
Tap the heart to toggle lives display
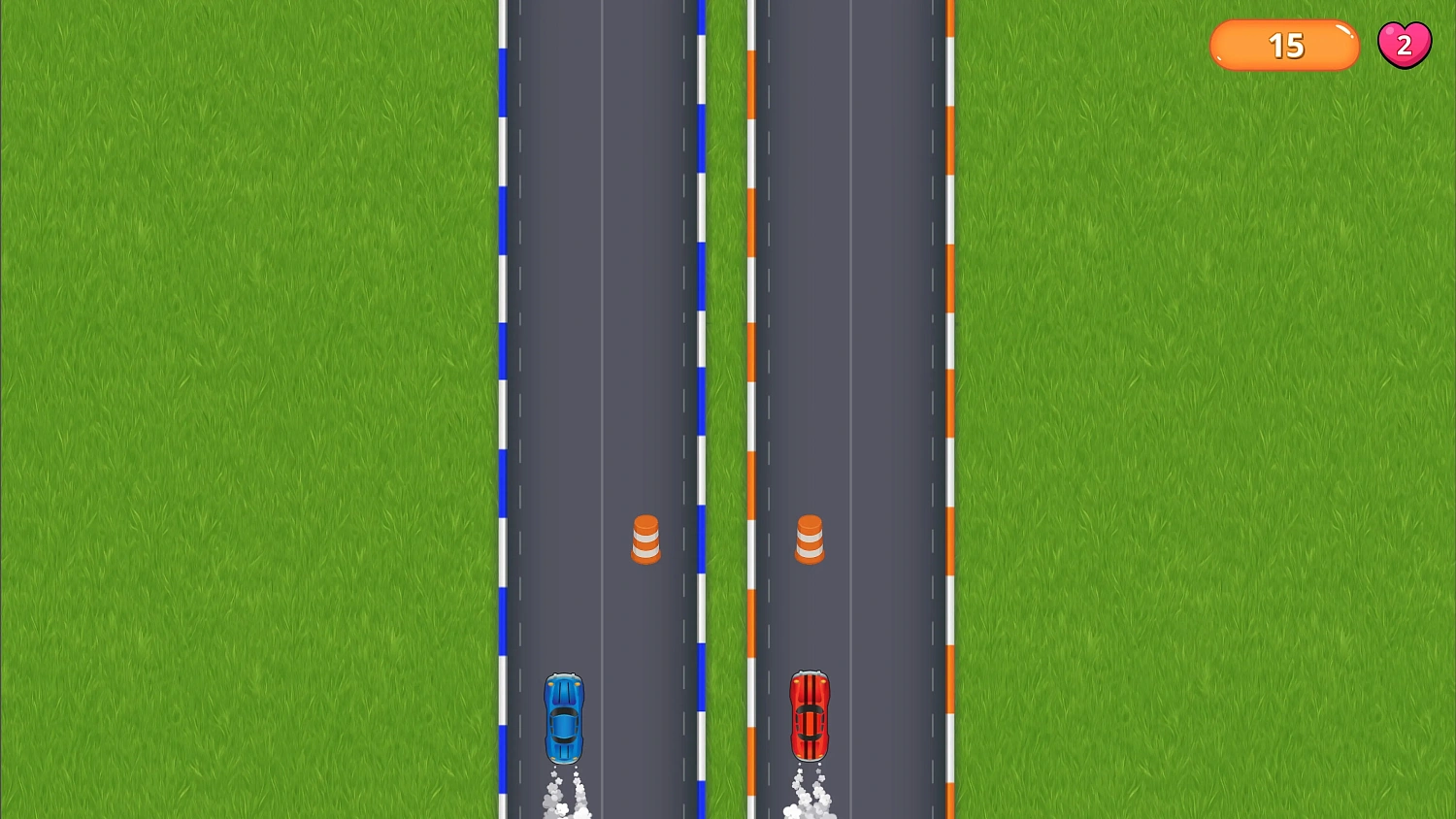click(x=1405, y=44)
